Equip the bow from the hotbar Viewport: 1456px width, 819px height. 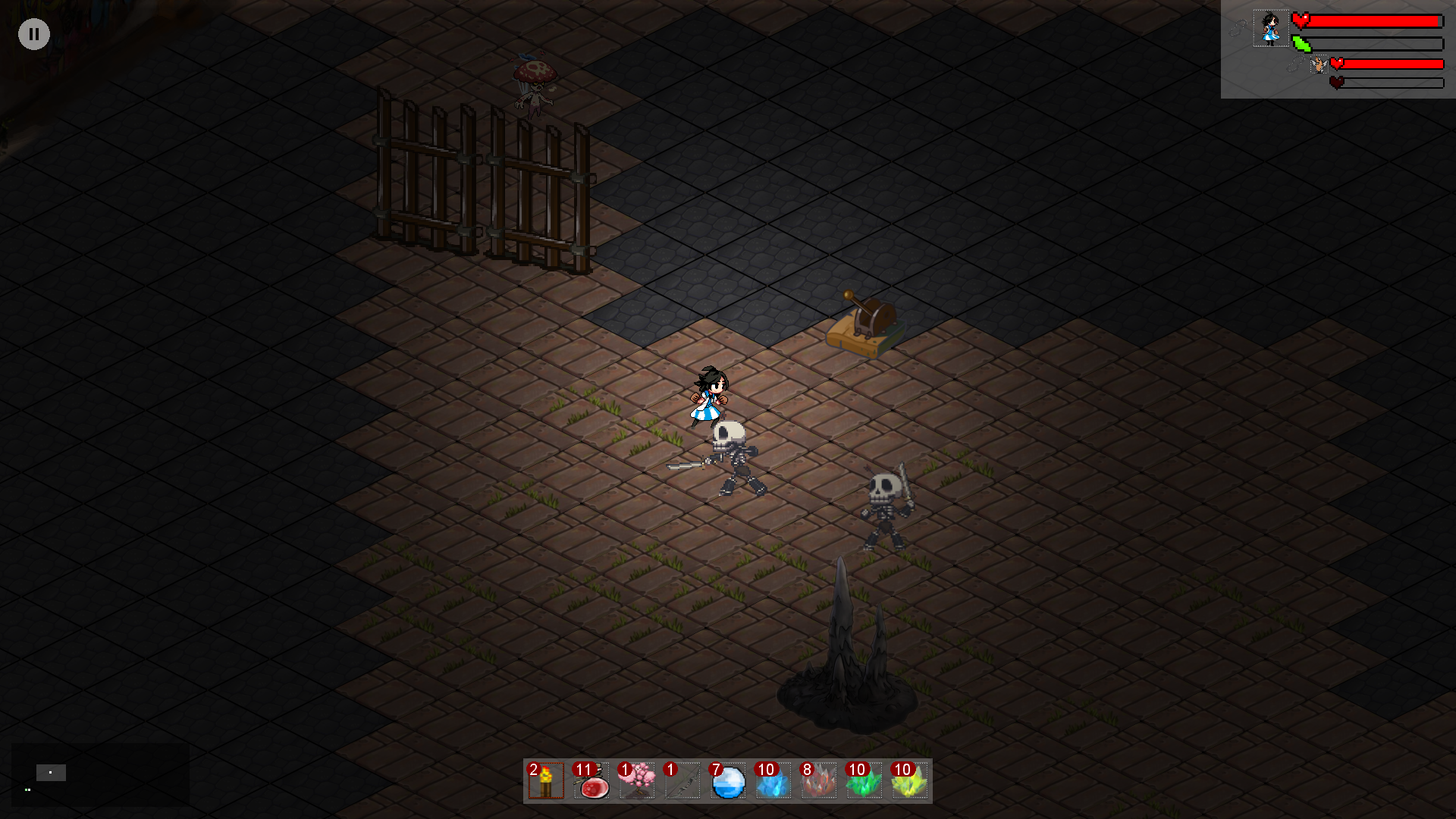(682, 781)
